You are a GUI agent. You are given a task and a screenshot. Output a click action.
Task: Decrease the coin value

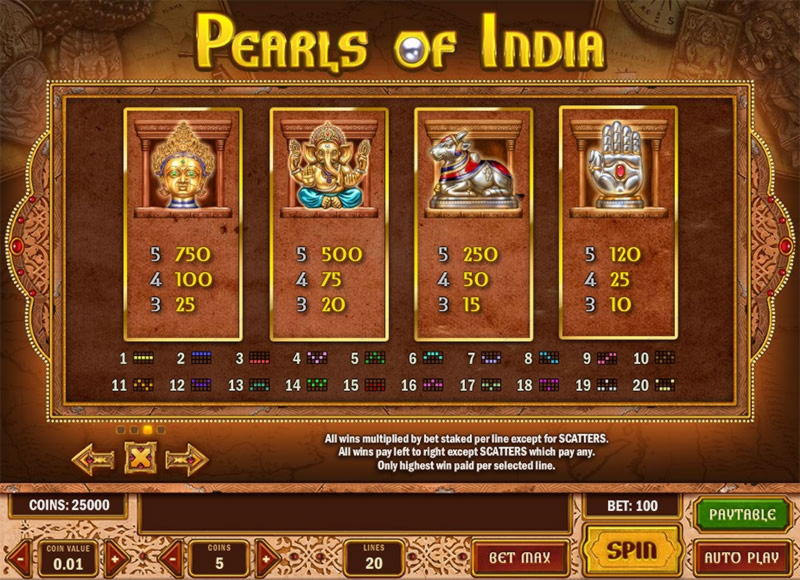(18, 557)
